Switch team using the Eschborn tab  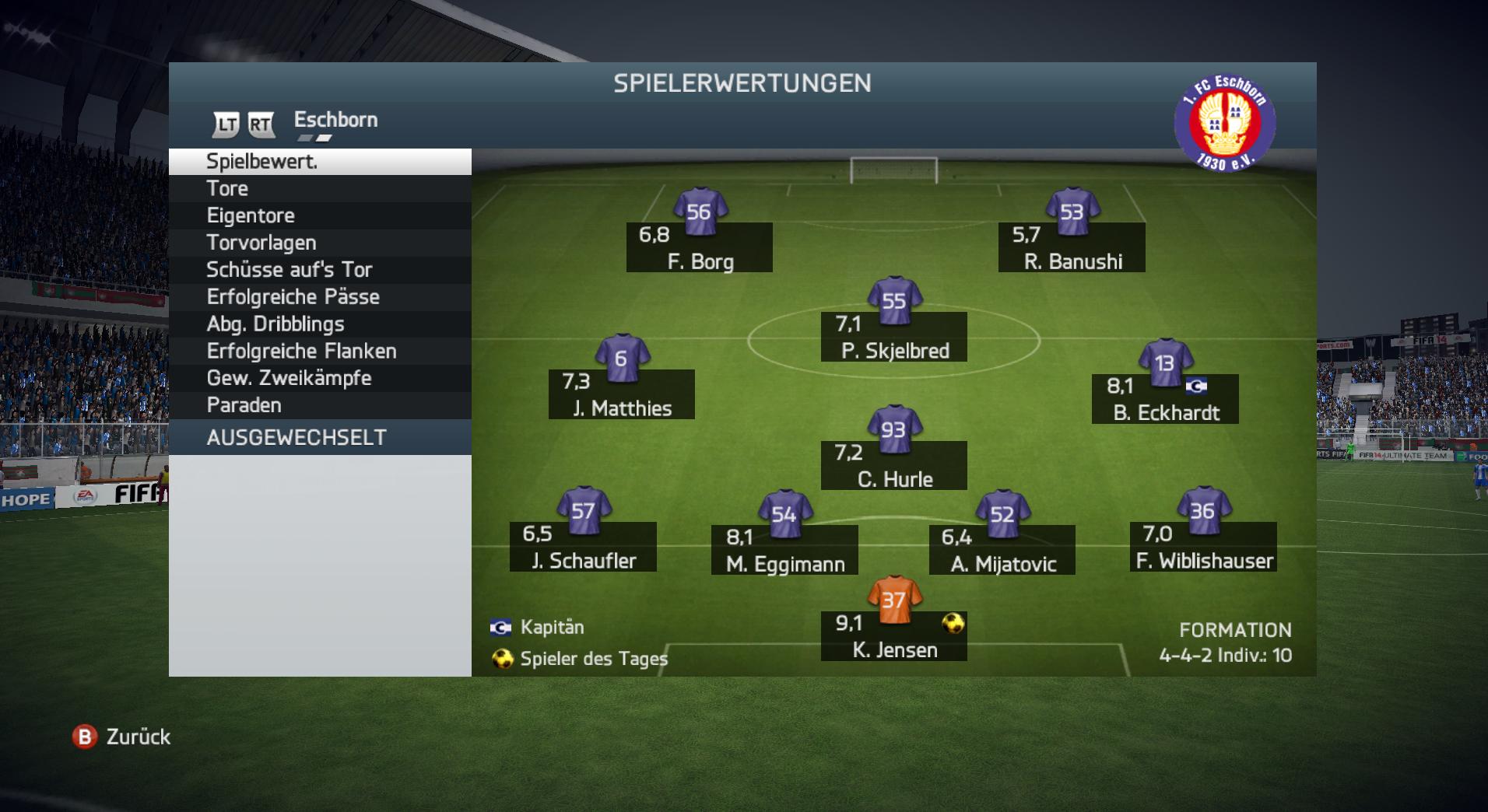[335, 121]
